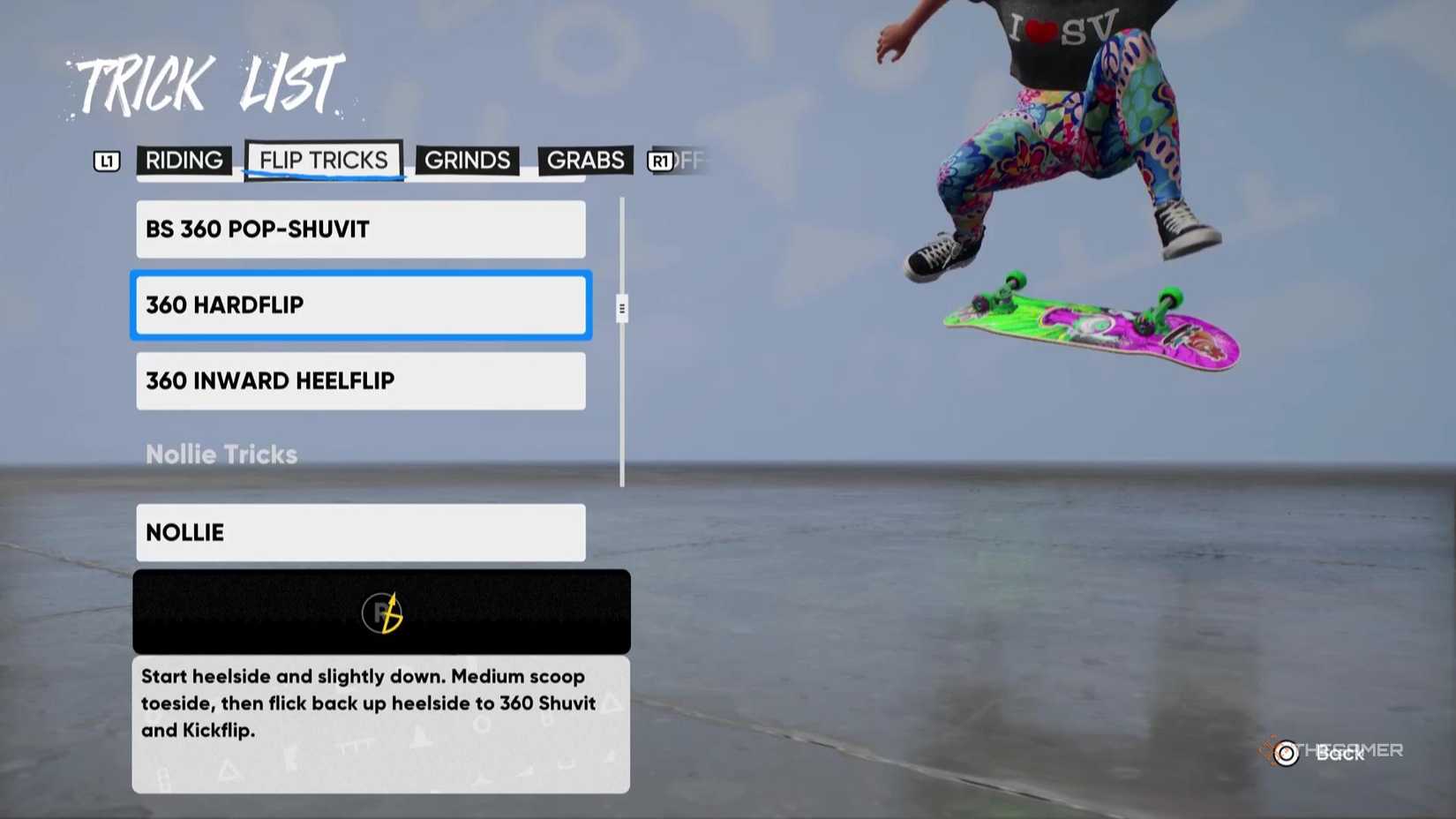
Task: Click the black trick preview panel
Action: (381, 612)
